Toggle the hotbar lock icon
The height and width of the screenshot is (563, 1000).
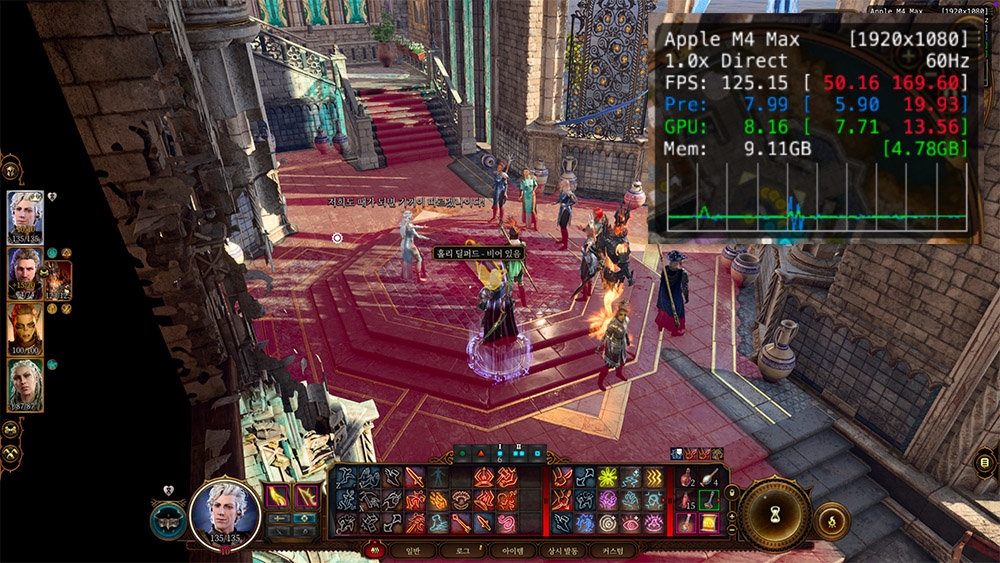pyautogui.click(x=730, y=491)
